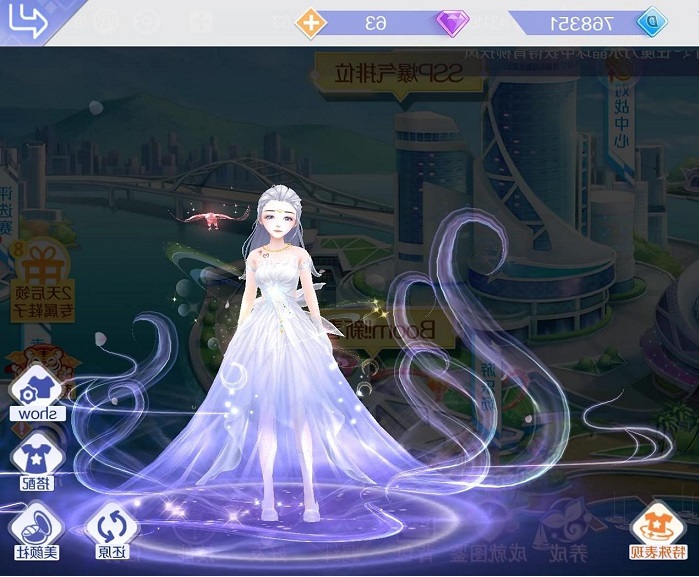The height and width of the screenshot is (577, 699).
Task: Open the 美颜社 makeup compact button
Action: [34, 532]
